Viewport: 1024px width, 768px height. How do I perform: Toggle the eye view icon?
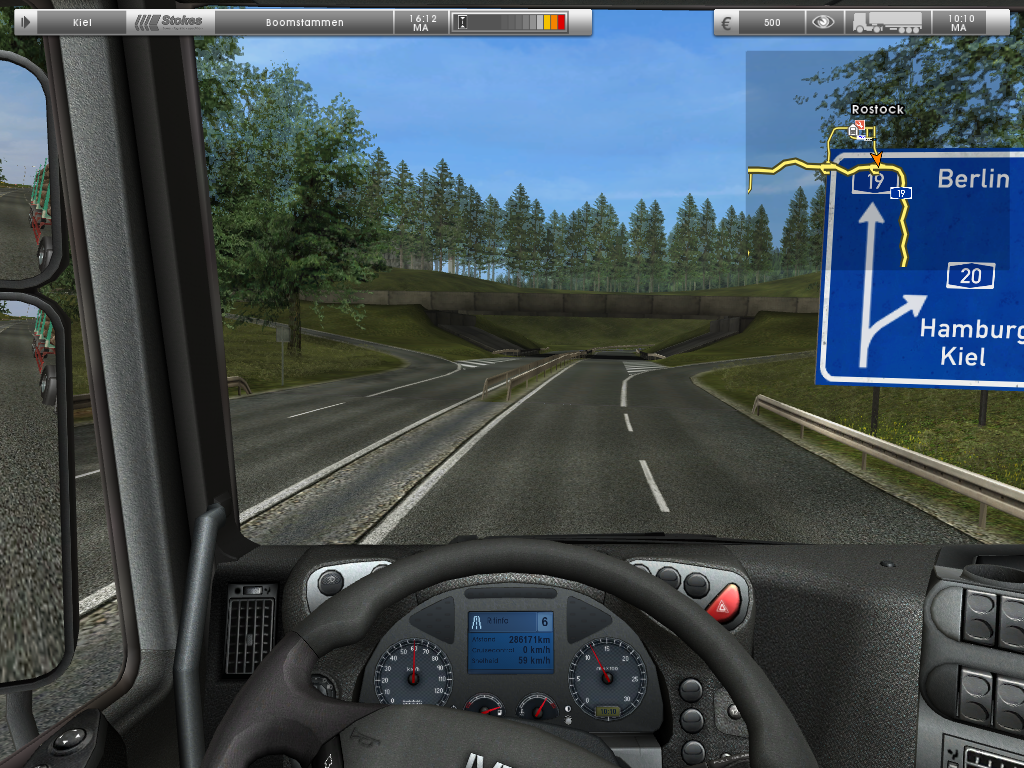pos(823,22)
